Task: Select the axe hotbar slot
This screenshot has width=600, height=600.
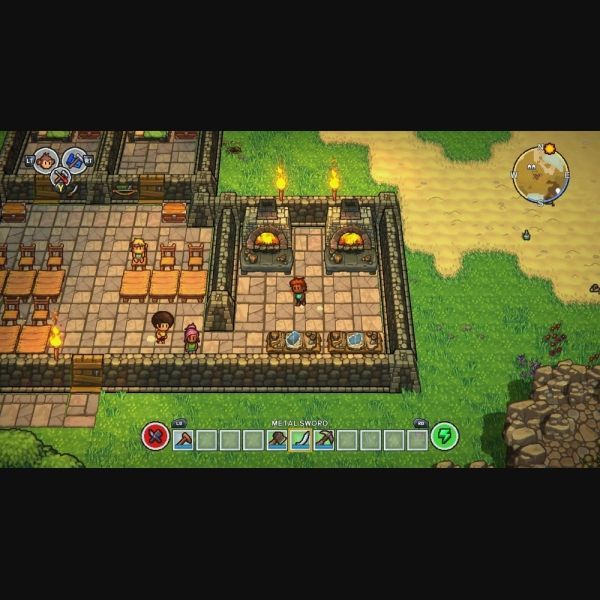Action: tap(277, 439)
